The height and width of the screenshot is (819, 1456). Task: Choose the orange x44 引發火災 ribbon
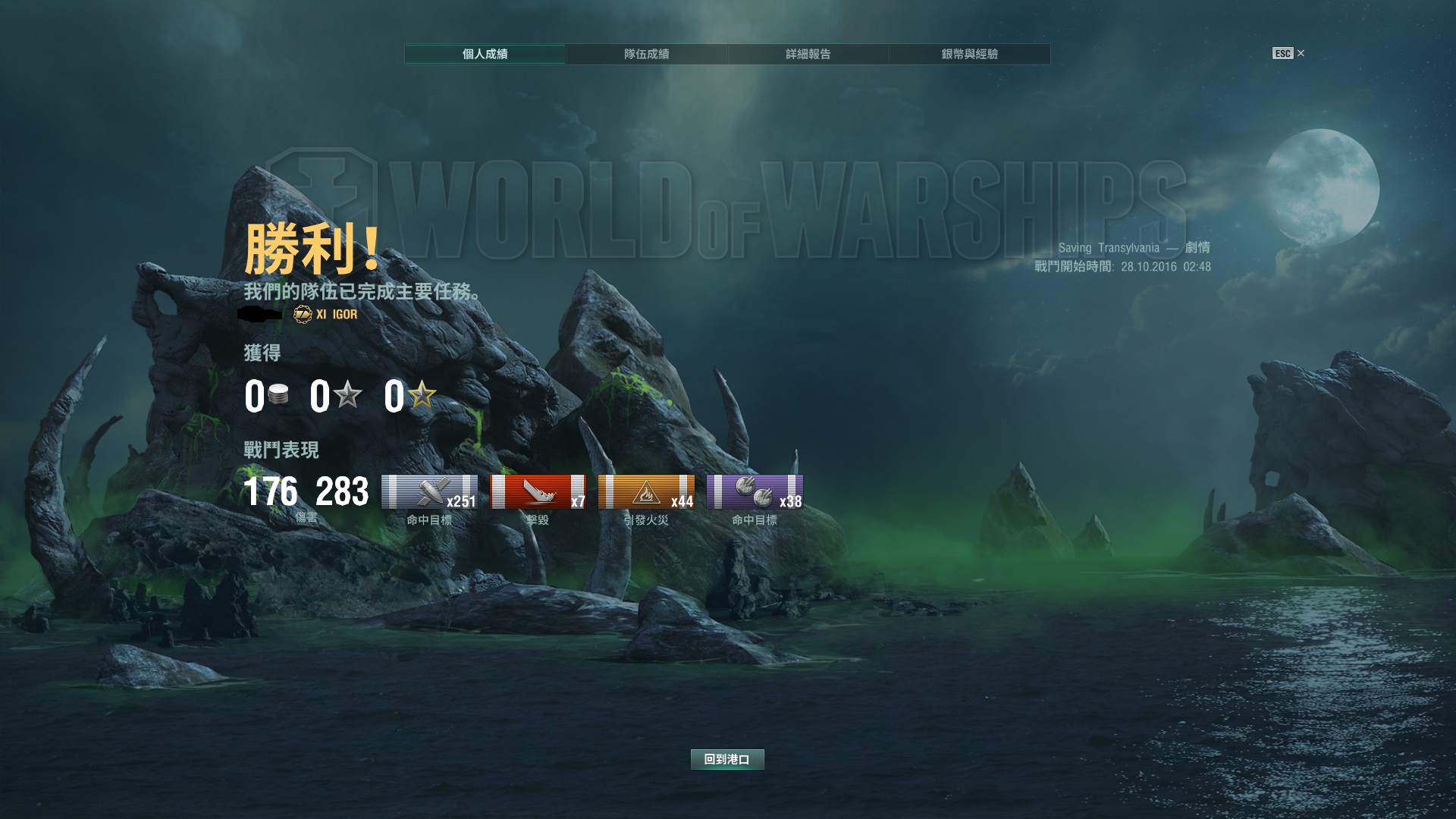[x=646, y=492]
